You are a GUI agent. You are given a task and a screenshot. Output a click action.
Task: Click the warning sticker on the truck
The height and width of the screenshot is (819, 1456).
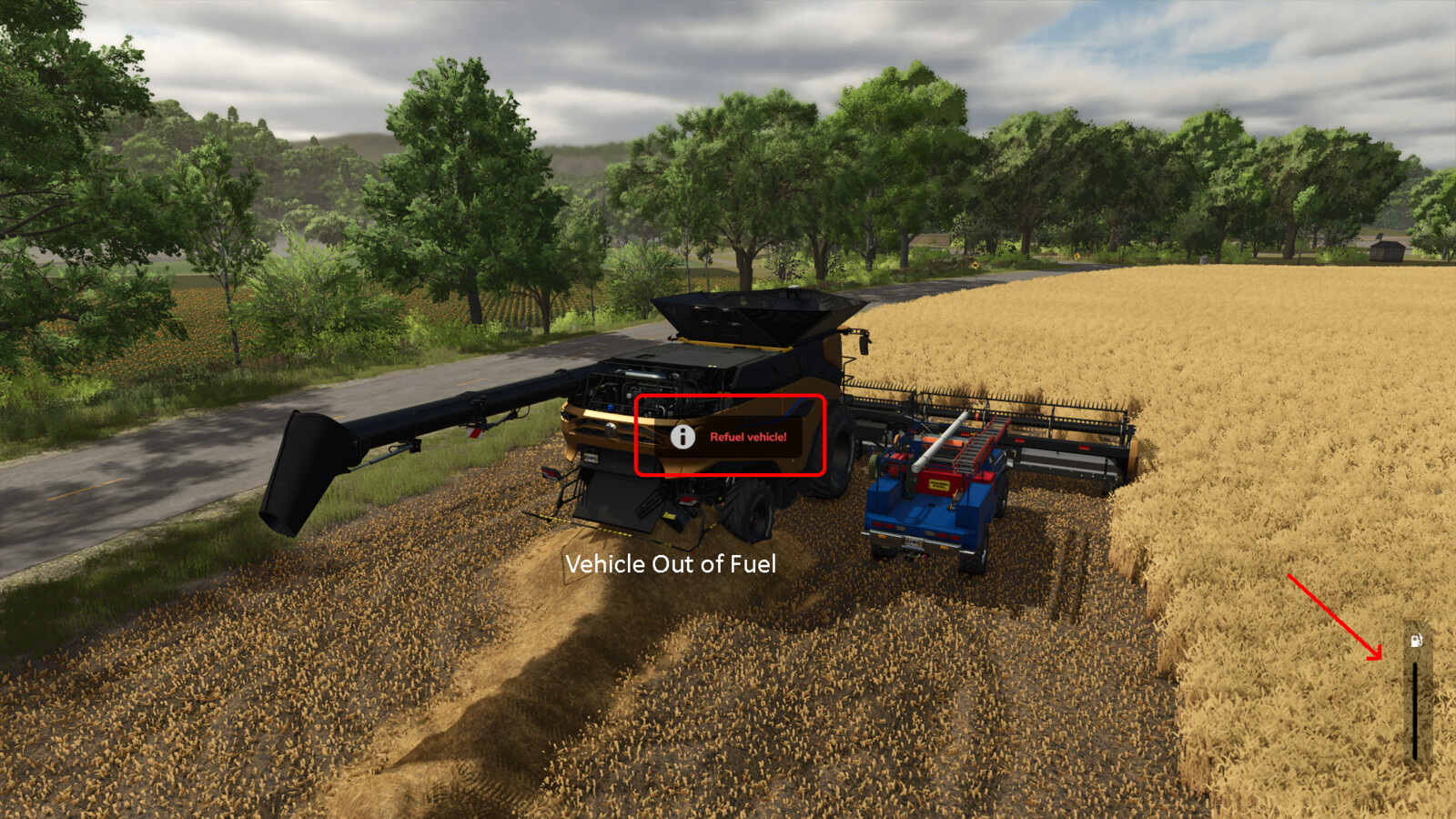click(937, 482)
